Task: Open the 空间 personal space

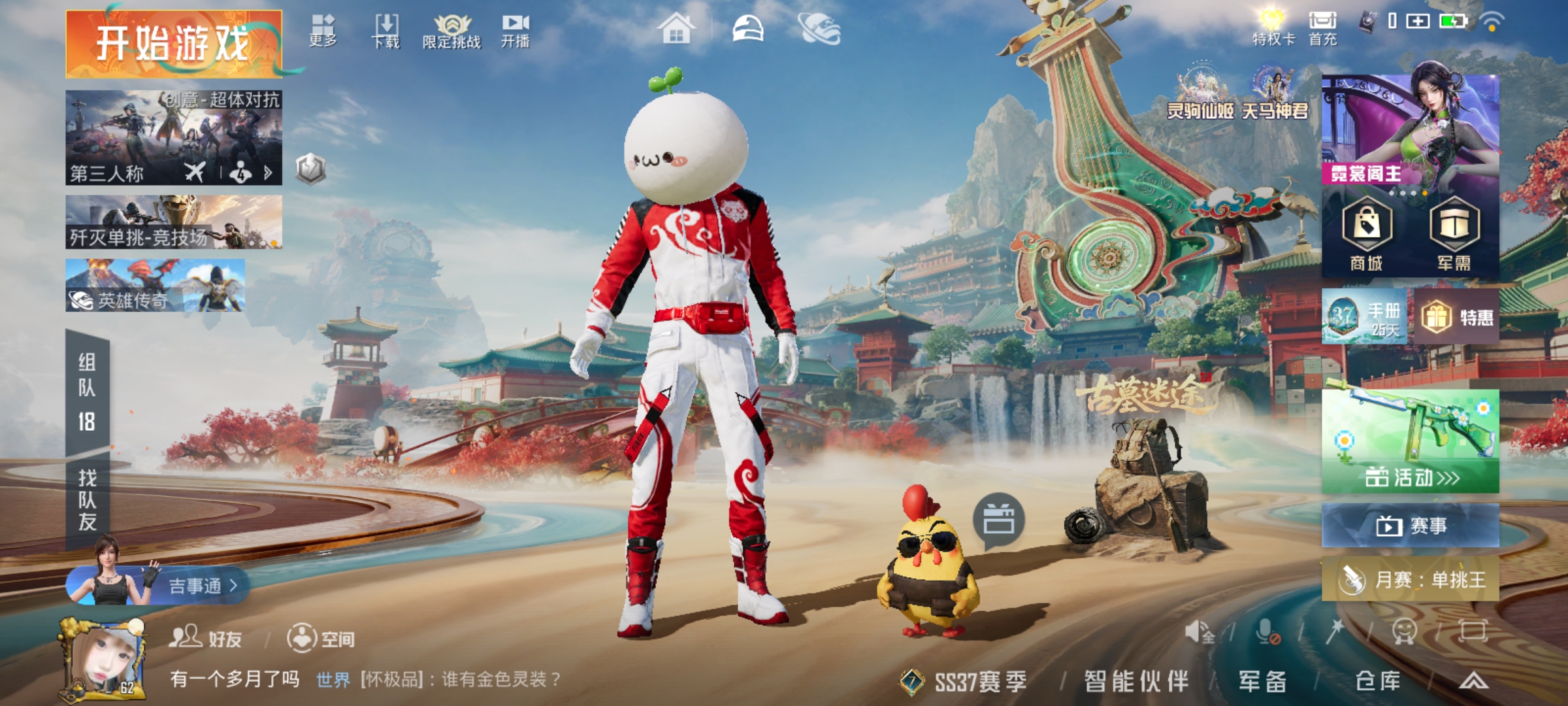Action: click(x=321, y=637)
